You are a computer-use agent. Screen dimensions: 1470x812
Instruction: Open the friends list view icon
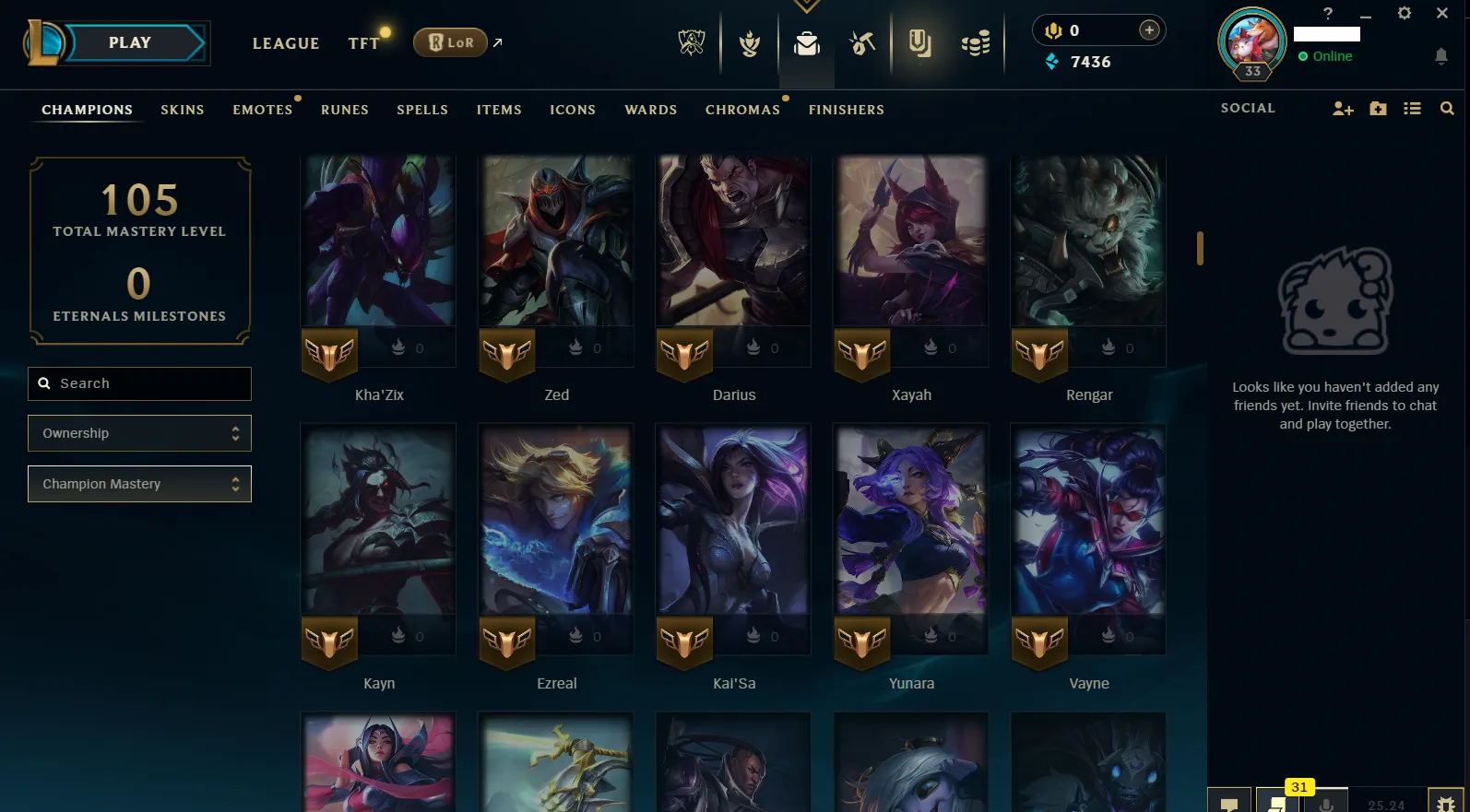pos(1412,108)
